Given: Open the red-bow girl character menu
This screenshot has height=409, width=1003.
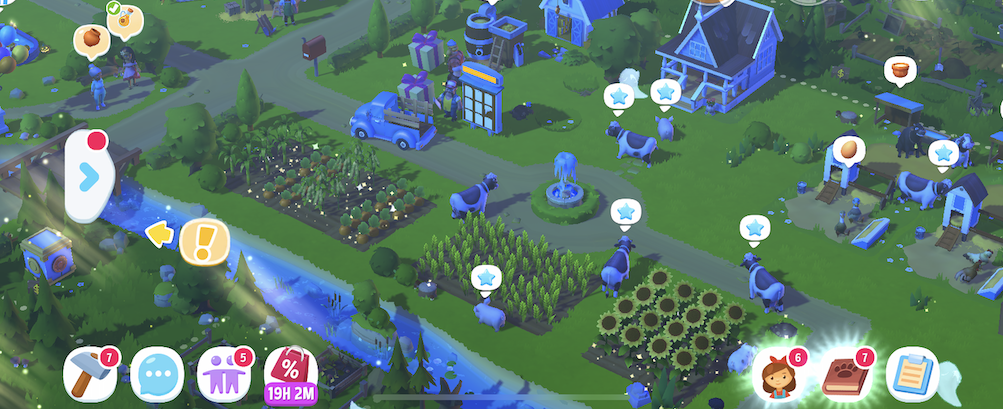Looking at the screenshot, I should pos(779,375).
